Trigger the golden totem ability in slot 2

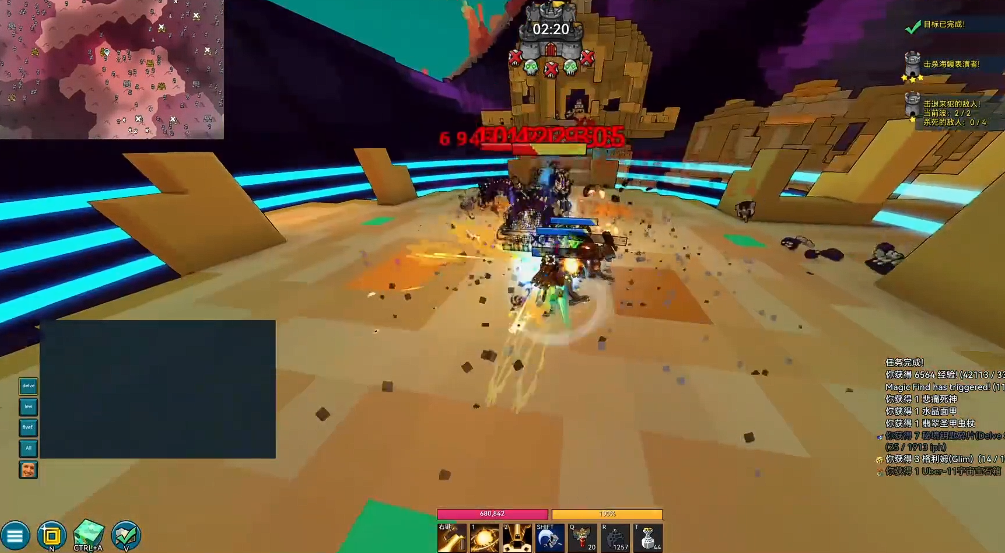516,538
